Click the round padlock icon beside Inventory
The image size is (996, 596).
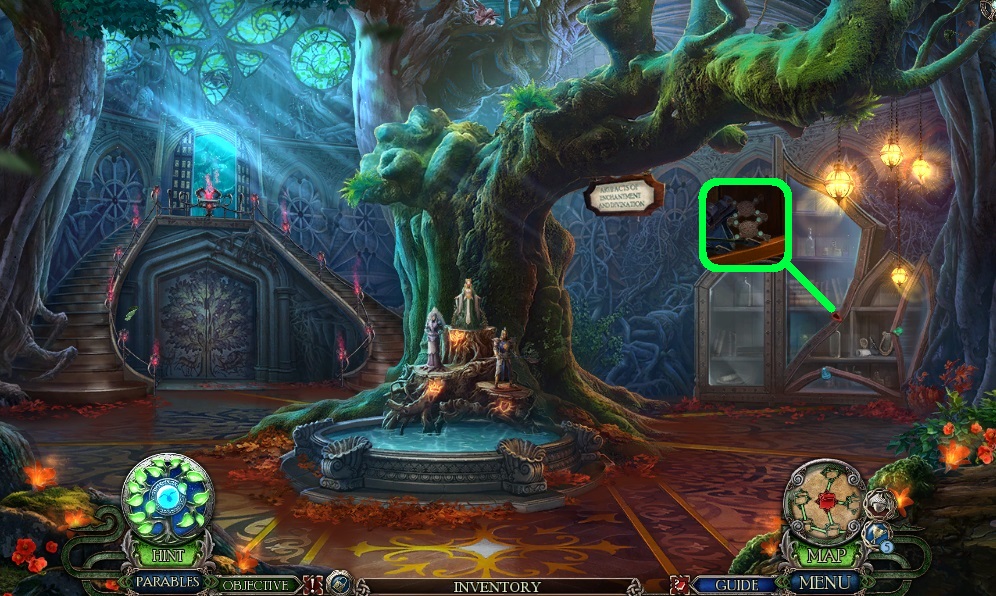coord(340,584)
